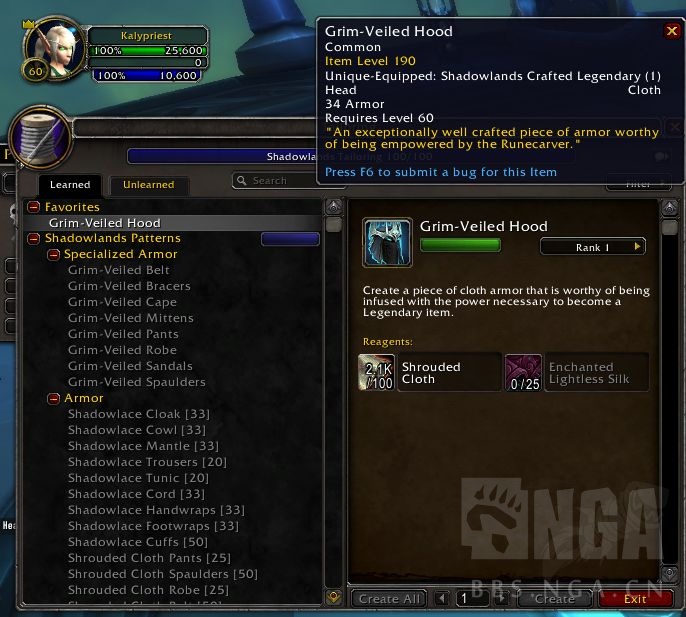Collapse the Favorites category
The height and width of the screenshot is (617, 686).
(x=35, y=207)
